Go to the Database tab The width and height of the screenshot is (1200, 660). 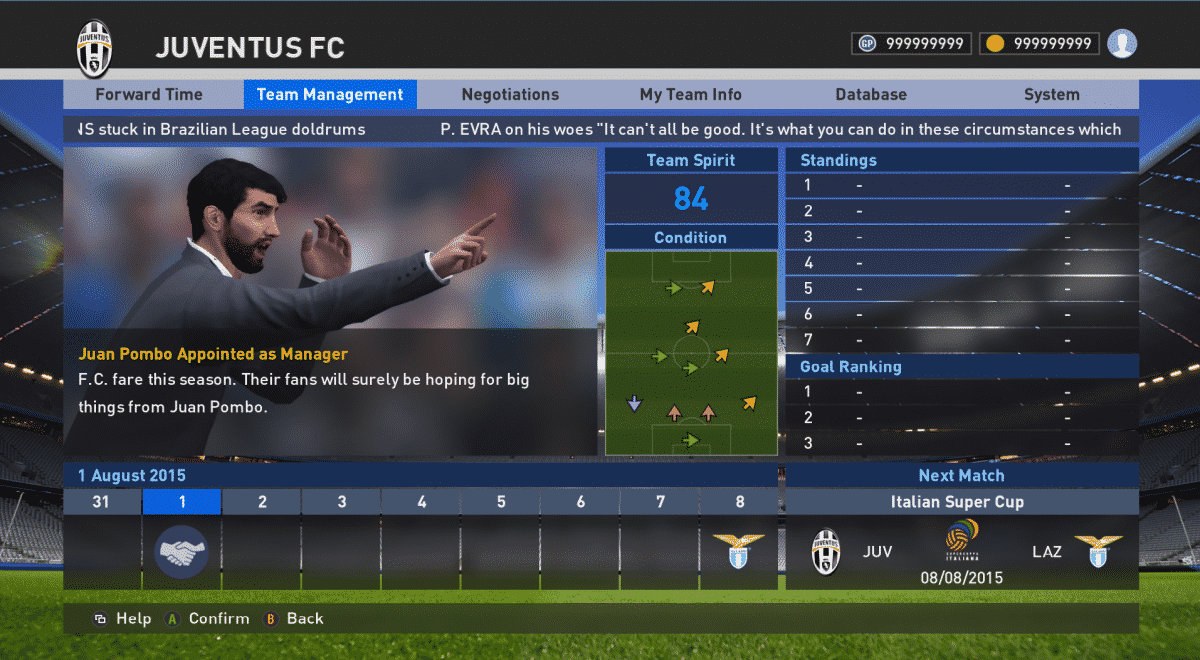tap(871, 95)
